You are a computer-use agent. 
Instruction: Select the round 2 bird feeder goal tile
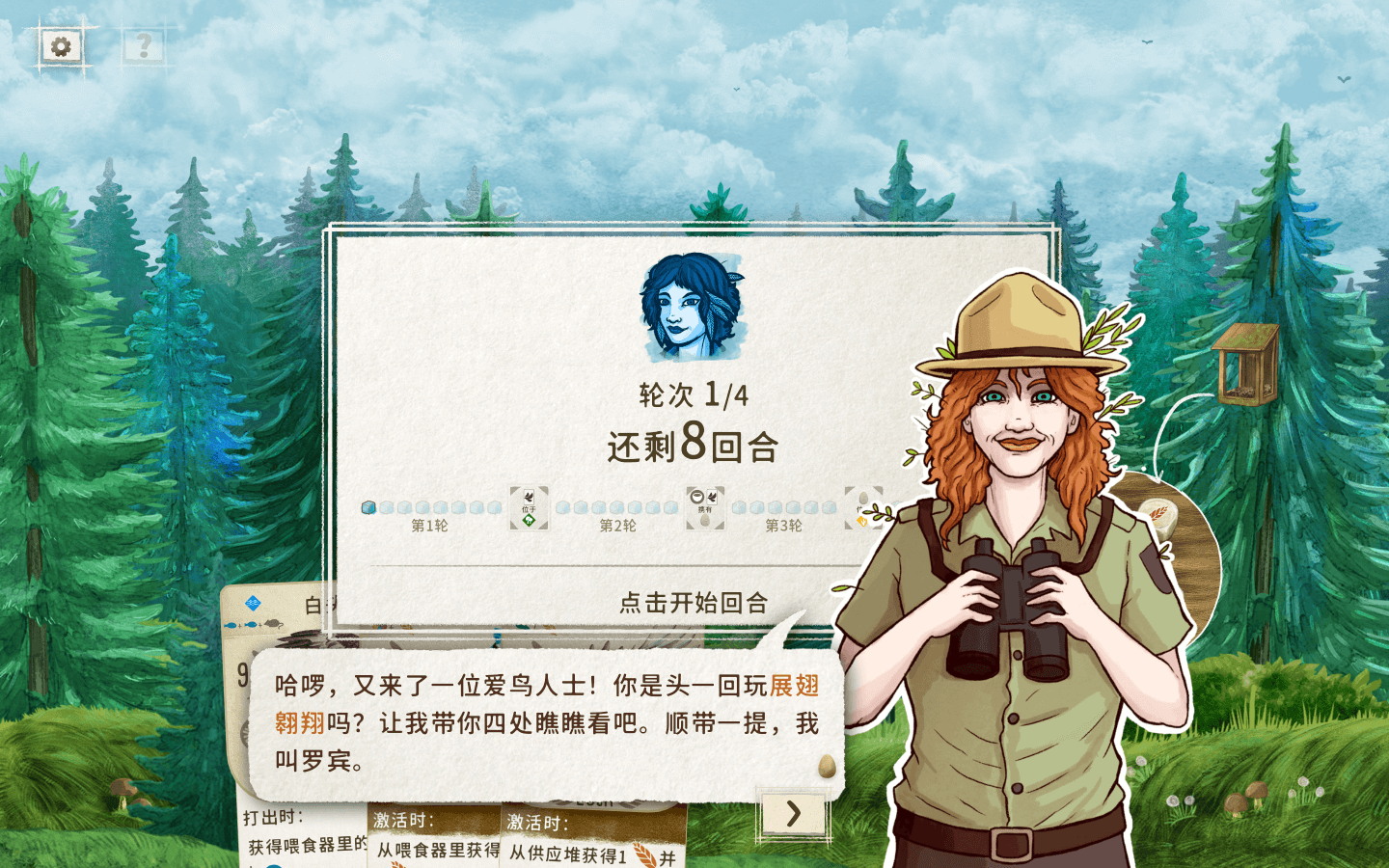pyautogui.click(x=703, y=509)
